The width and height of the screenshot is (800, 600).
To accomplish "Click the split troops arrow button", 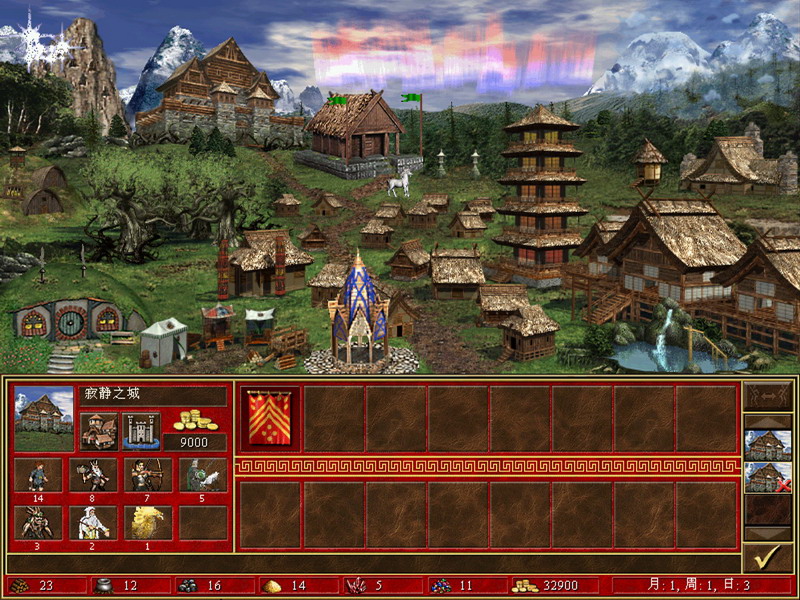I will click(x=767, y=397).
